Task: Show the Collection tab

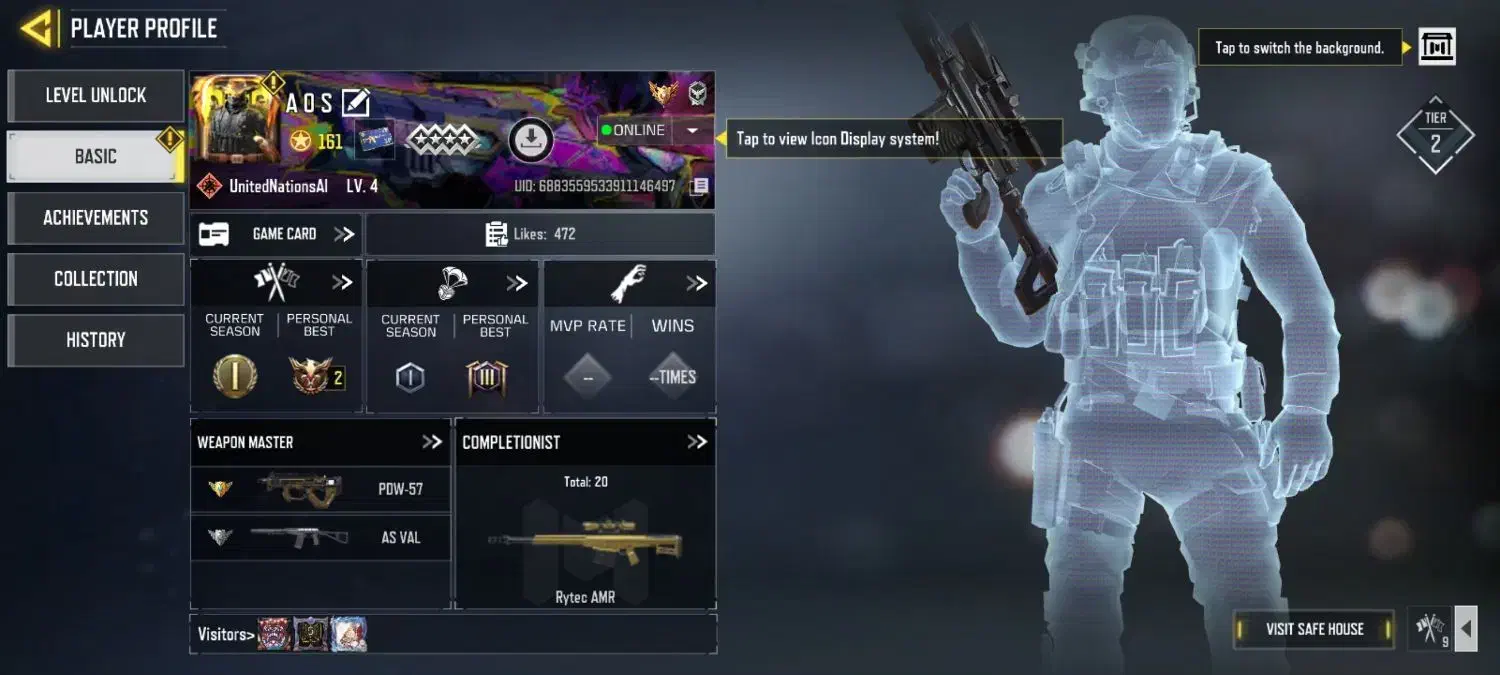Action: point(96,279)
